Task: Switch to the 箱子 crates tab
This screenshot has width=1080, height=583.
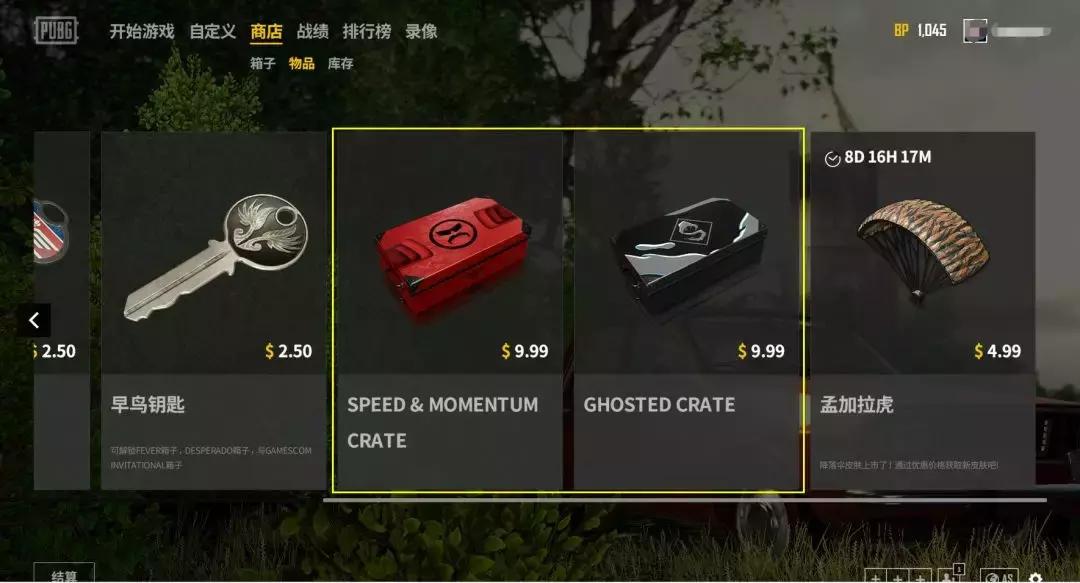Action: (x=262, y=64)
